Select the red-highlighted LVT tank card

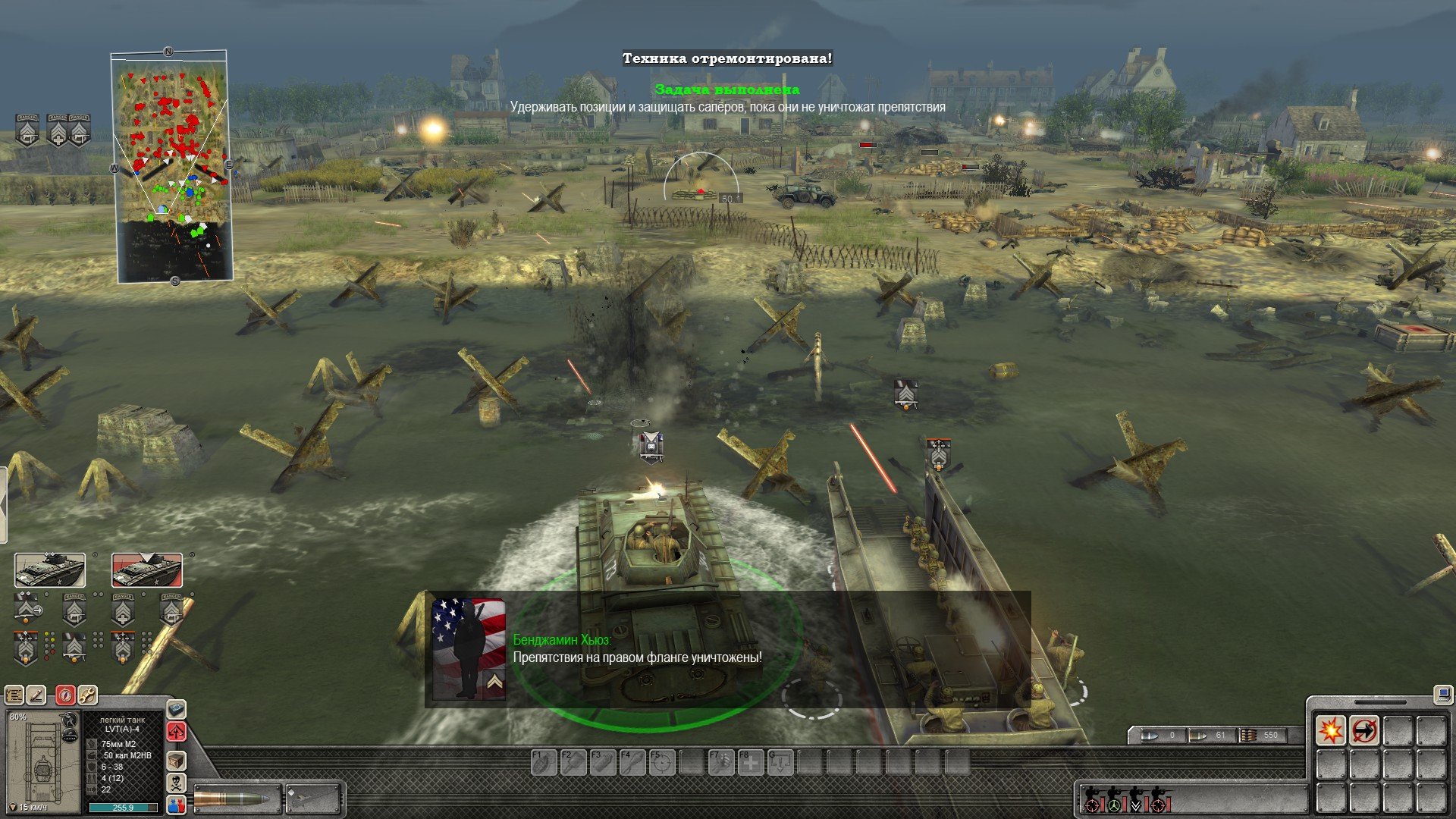tap(147, 570)
